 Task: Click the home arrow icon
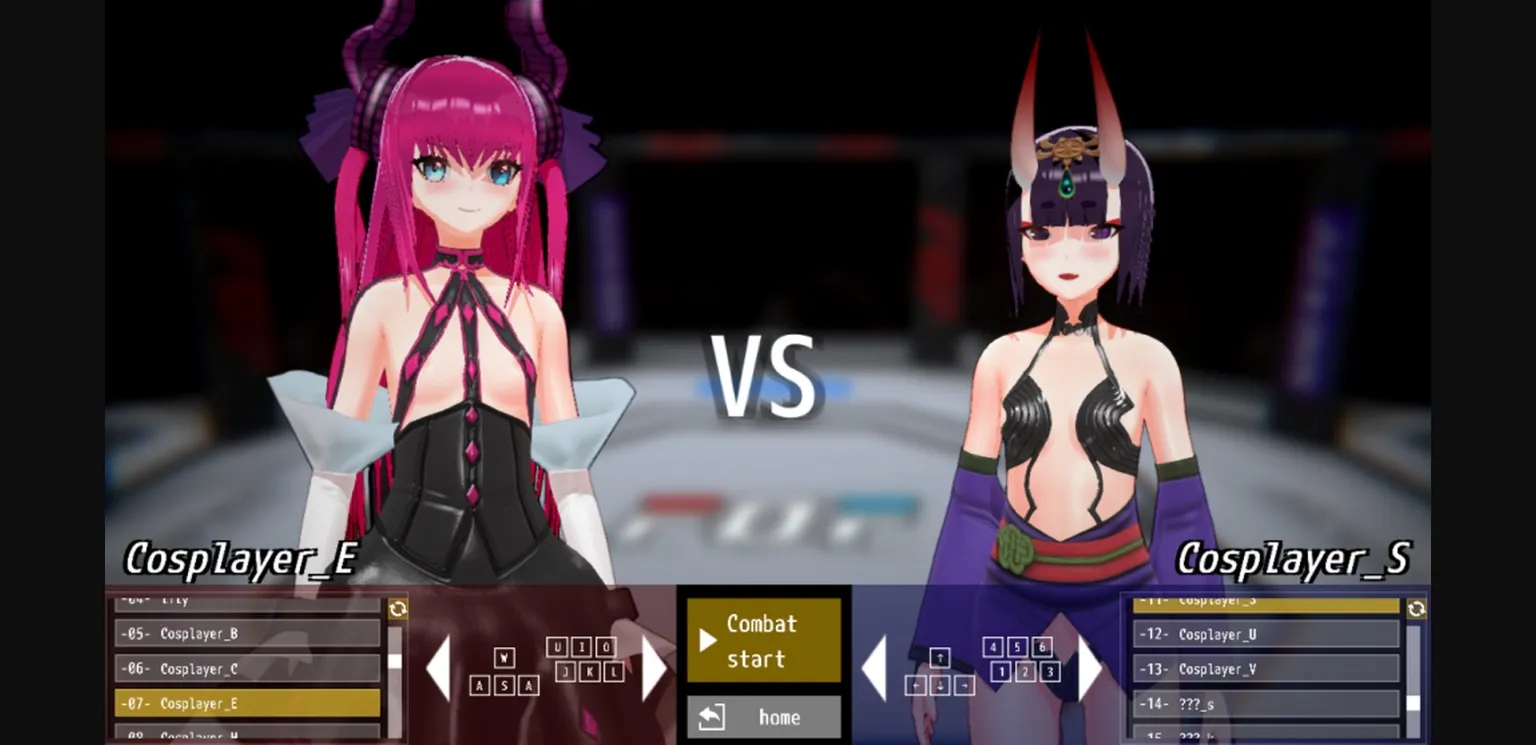[x=712, y=716]
